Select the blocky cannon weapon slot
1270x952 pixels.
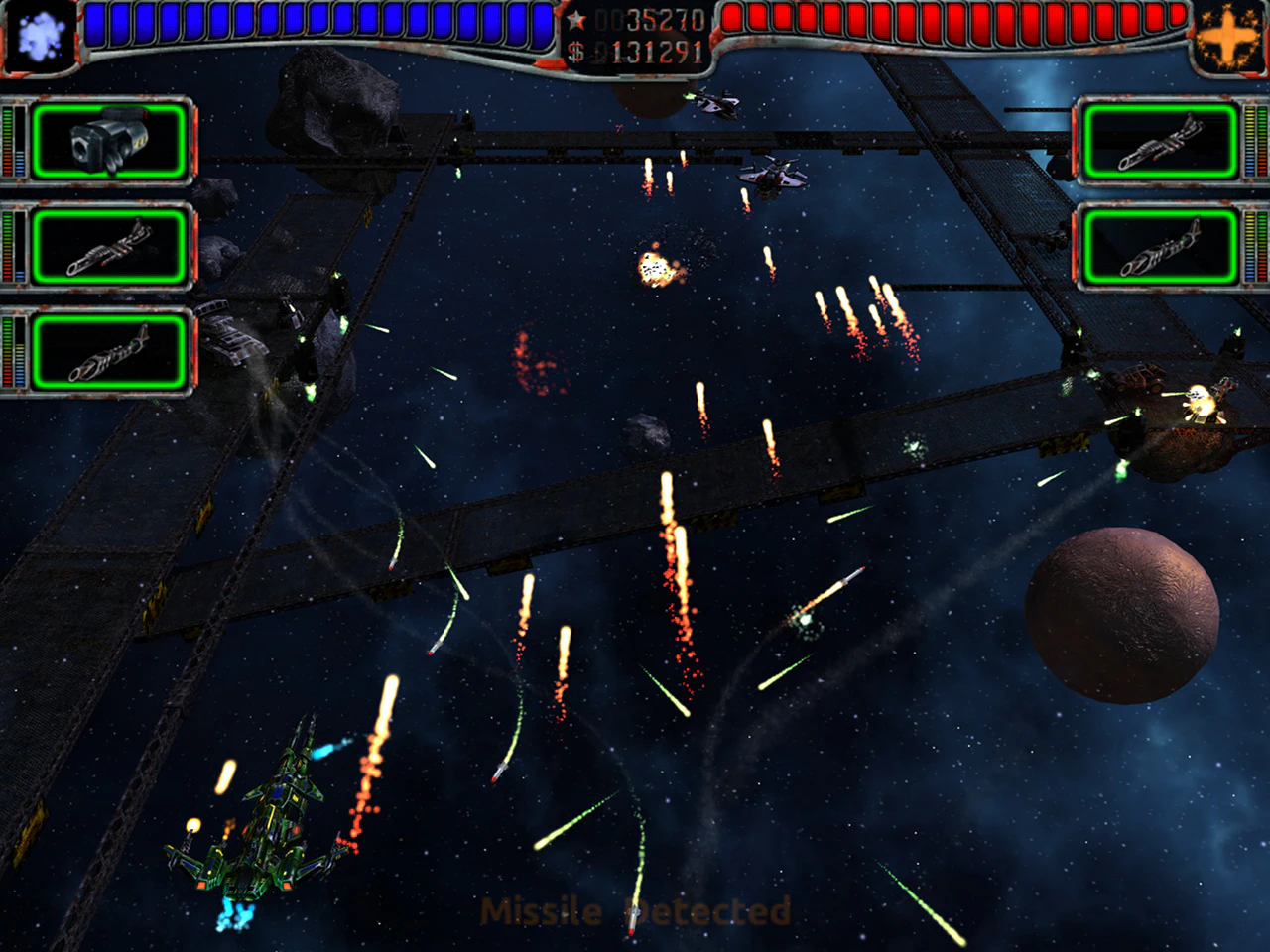[109, 141]
